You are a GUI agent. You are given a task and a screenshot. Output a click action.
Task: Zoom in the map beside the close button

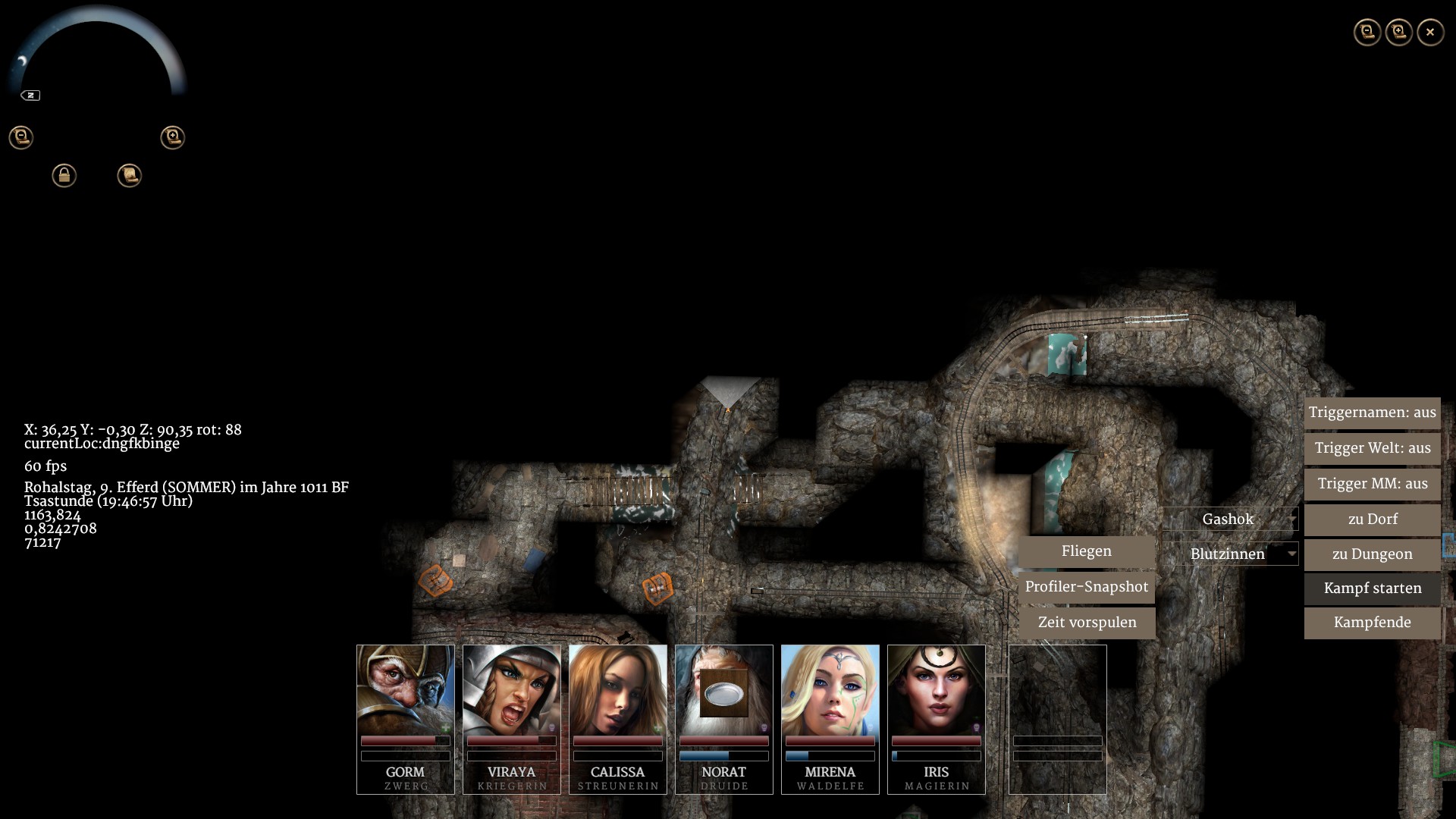(x=1399, y=33)
